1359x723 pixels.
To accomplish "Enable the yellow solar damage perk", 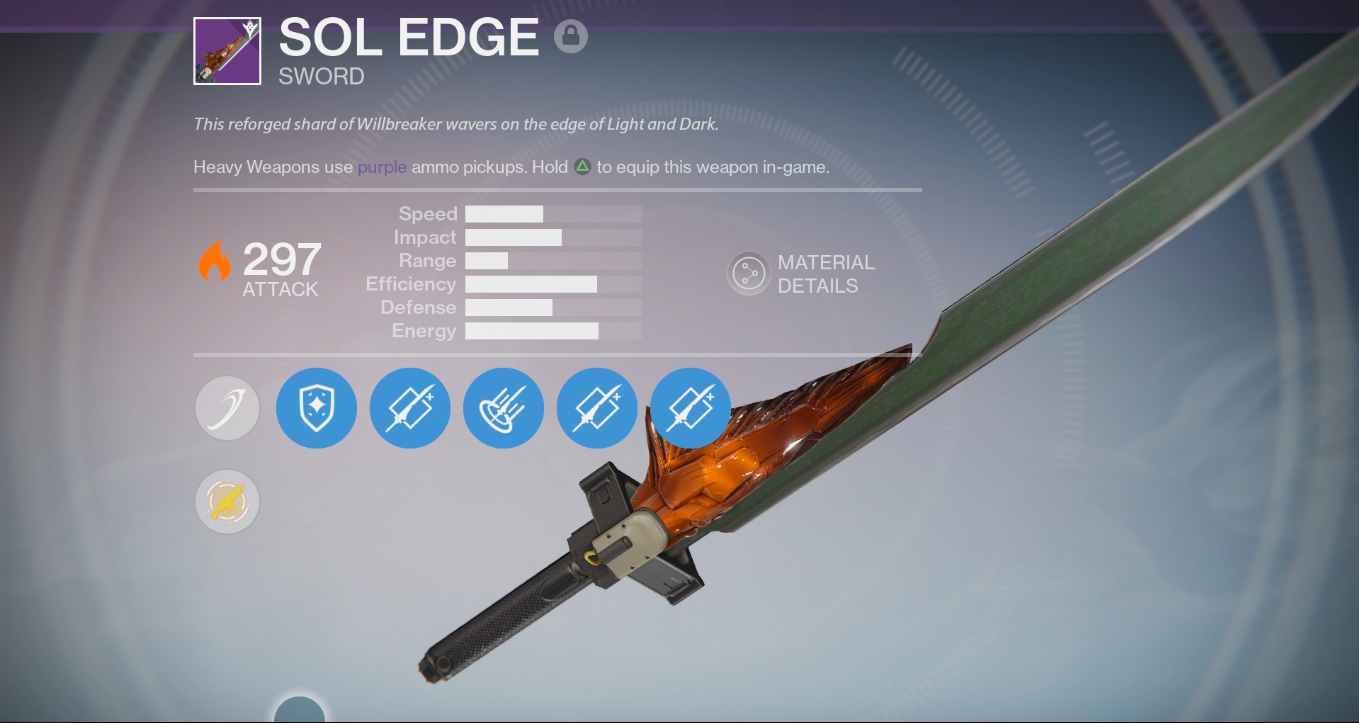I will [227, 501].
